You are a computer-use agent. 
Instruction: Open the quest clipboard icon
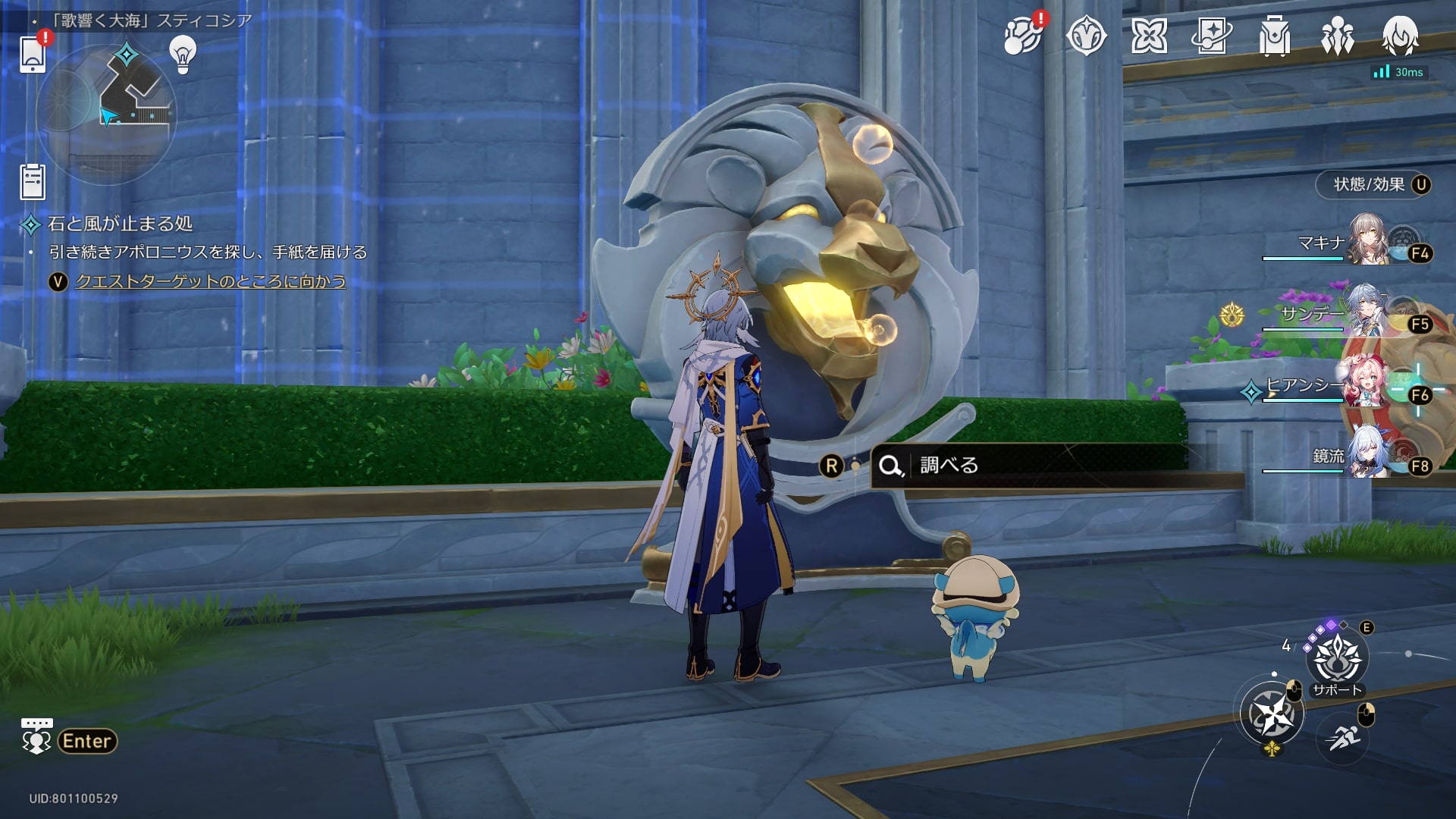point(33,182)
